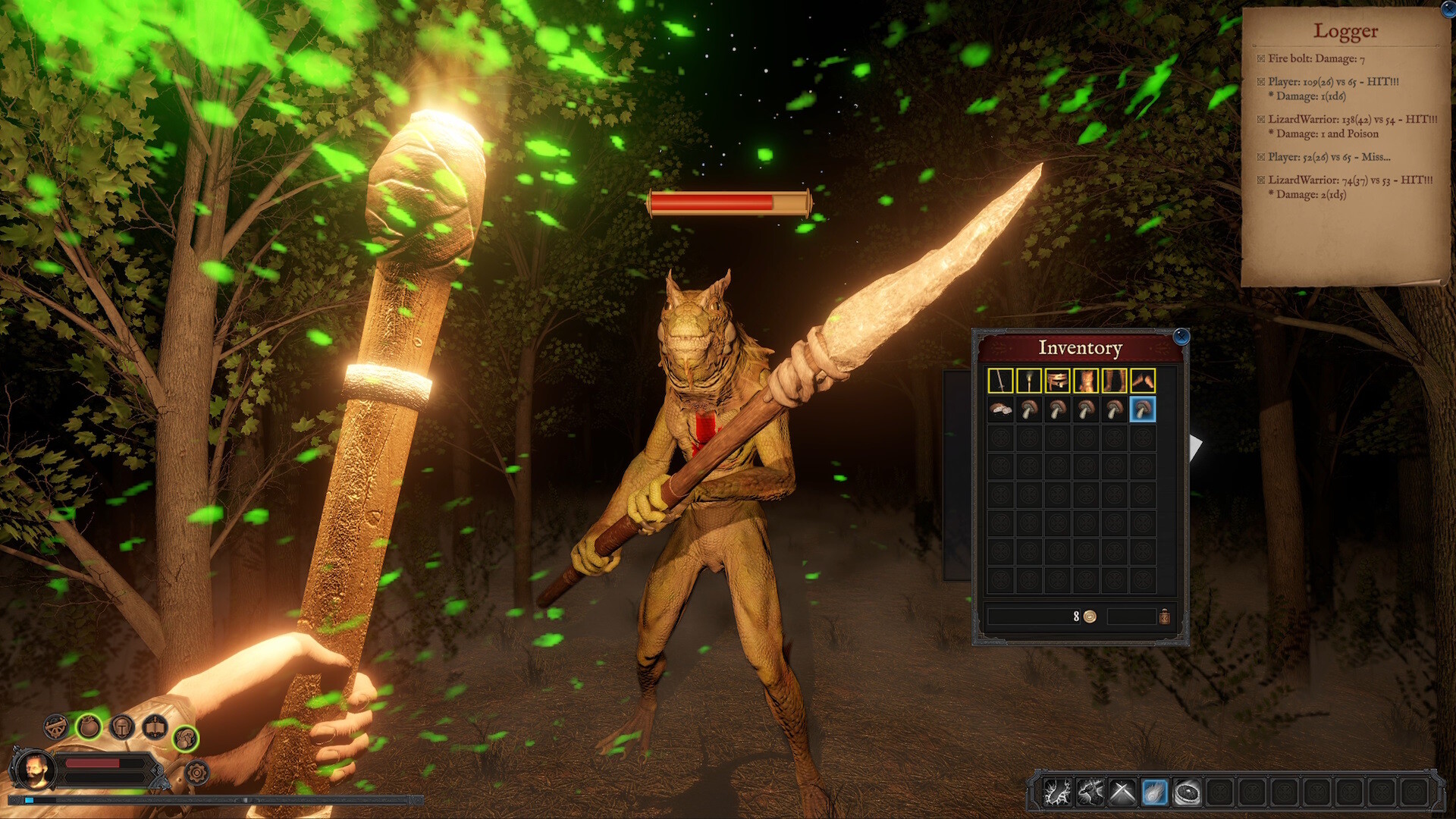Open the spellbook with sword icon

(x=155, y=727)
